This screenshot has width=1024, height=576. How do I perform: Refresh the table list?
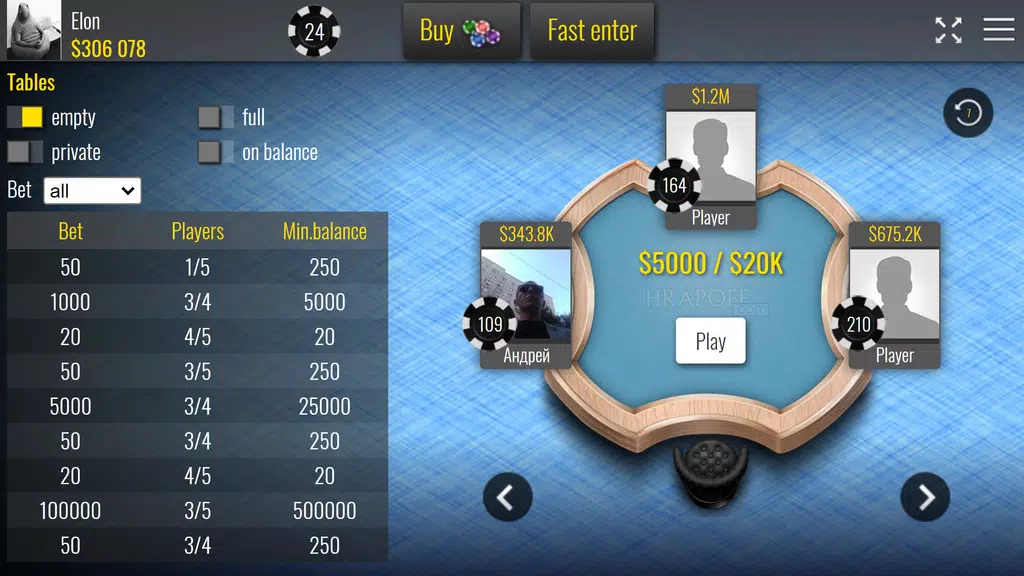[968, 113]
